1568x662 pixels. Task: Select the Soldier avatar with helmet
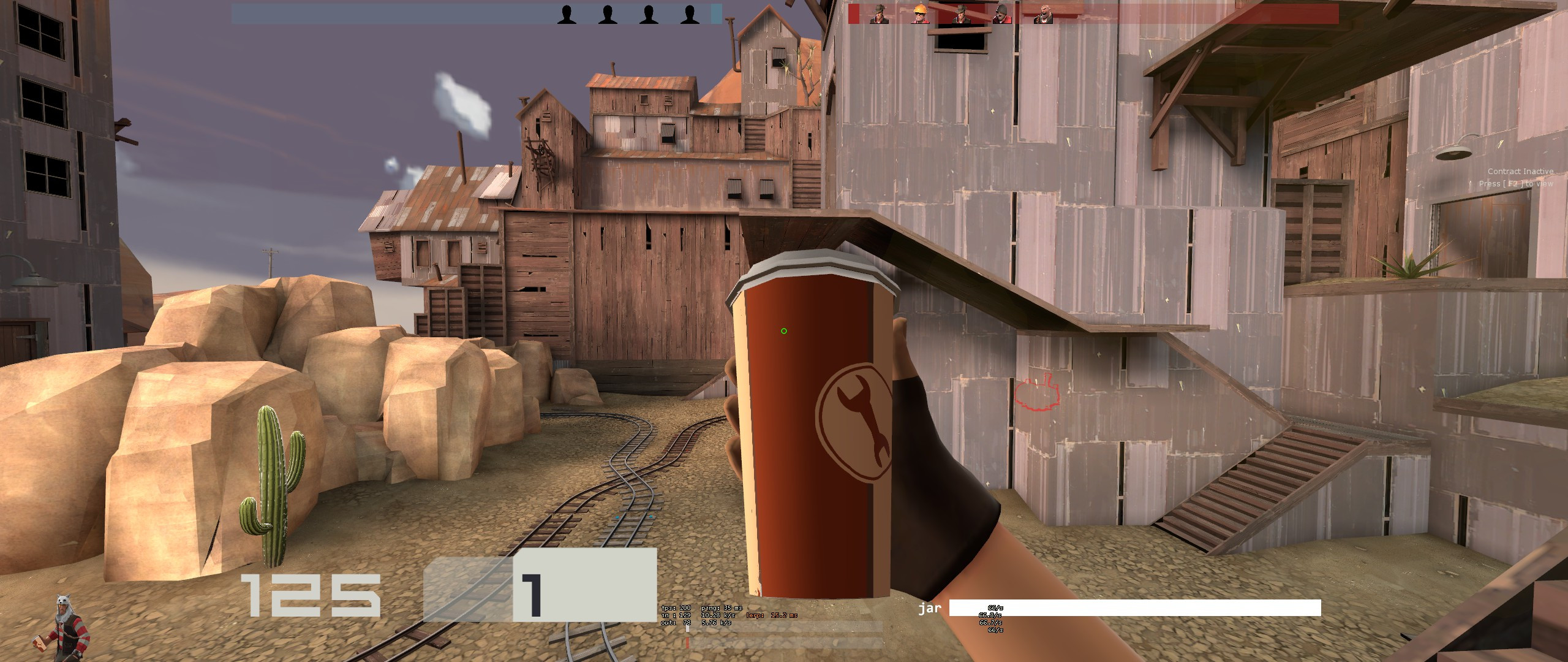click(1001, 15)
